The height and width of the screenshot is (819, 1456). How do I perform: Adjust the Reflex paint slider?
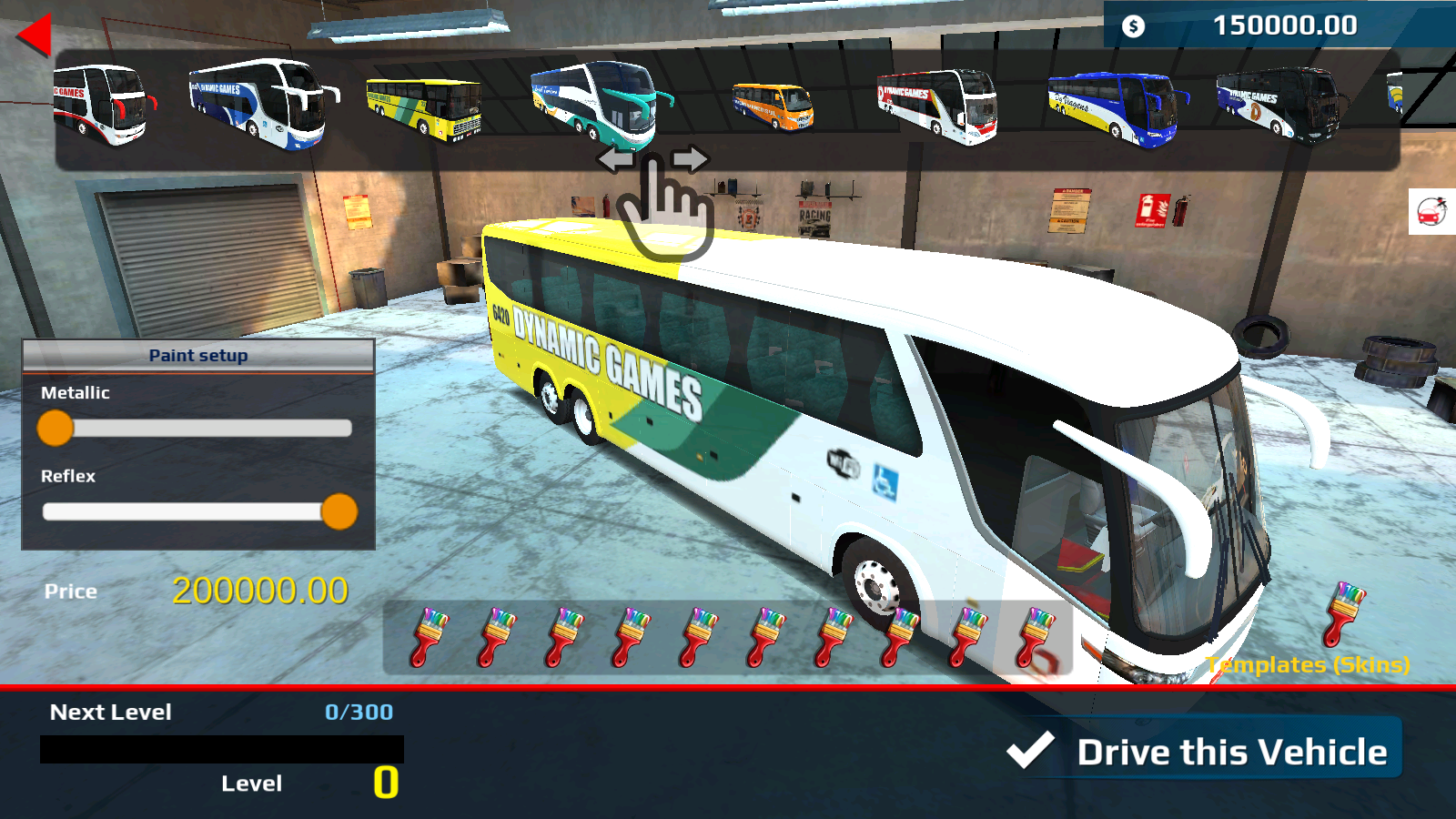click(x=339, y=511)
